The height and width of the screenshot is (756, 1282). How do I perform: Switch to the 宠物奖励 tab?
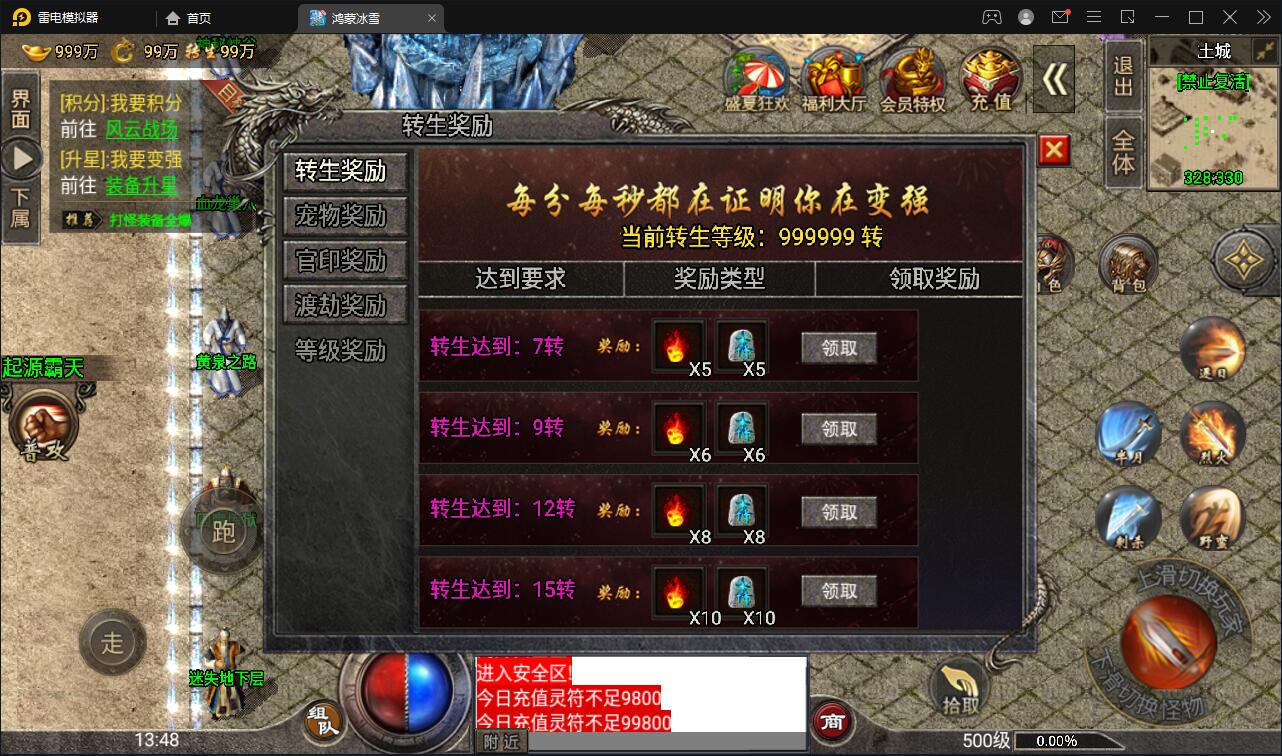tap(344, 216)
